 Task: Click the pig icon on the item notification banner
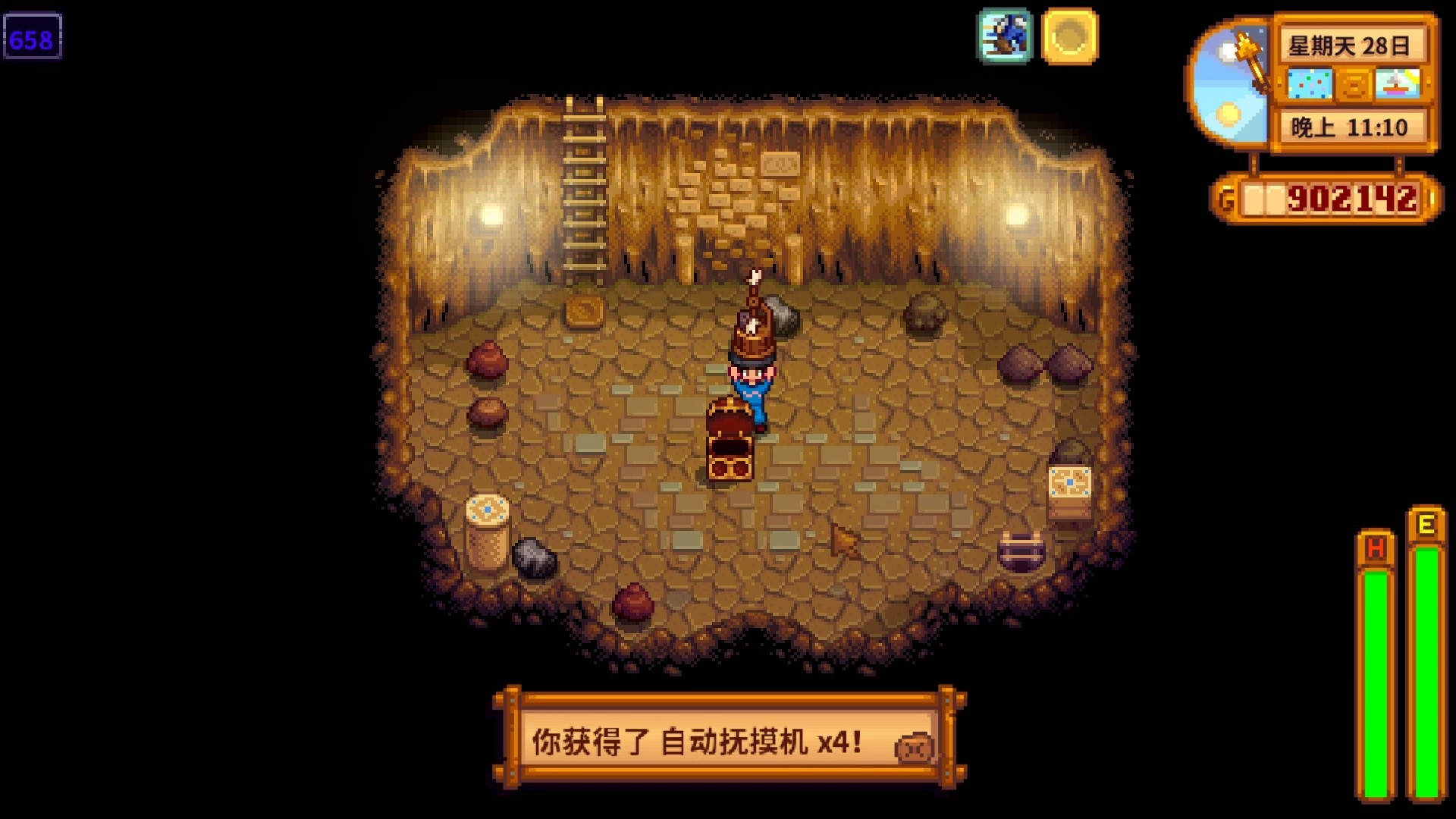pos(914,745)
